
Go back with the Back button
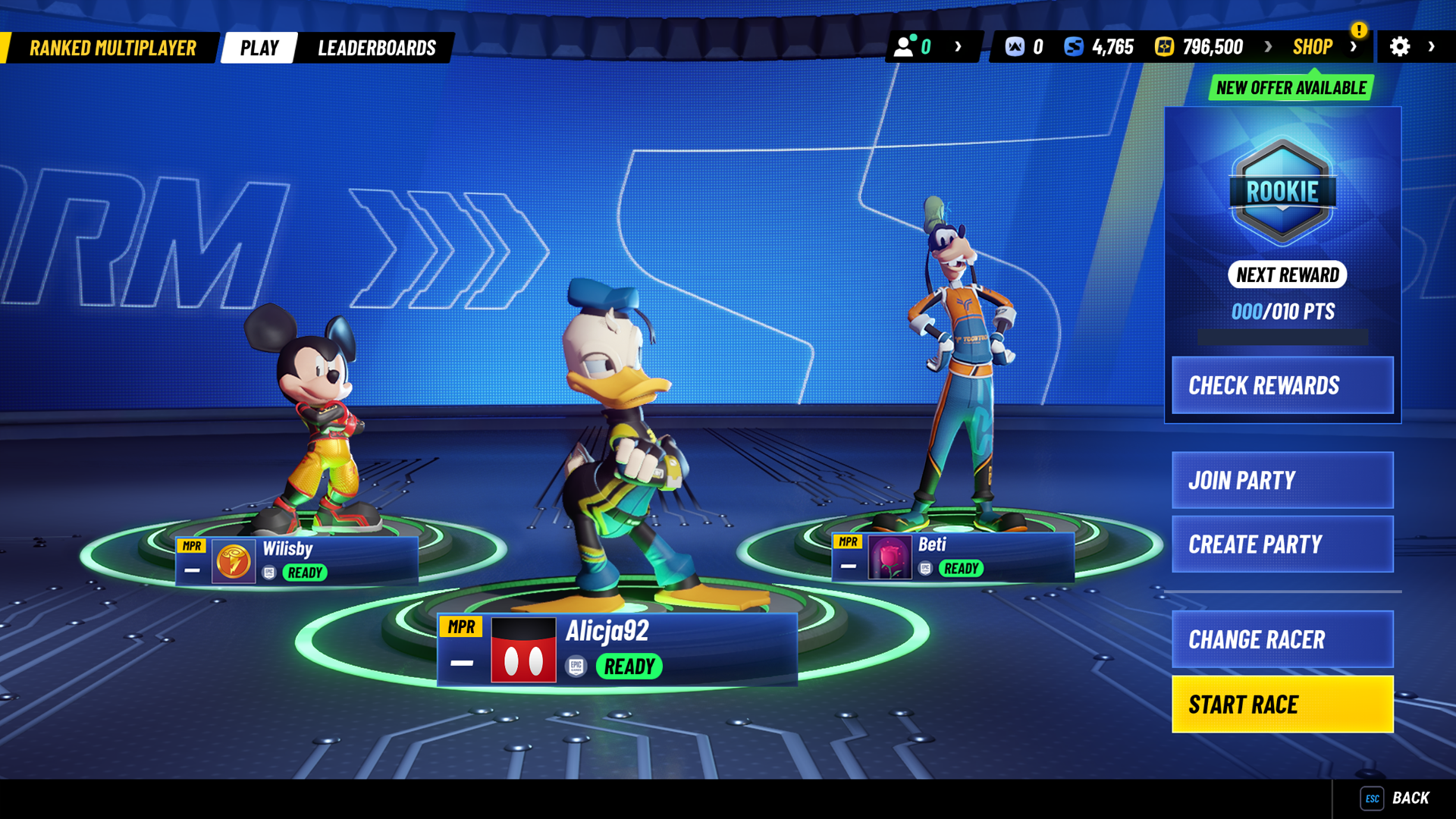1395,799
